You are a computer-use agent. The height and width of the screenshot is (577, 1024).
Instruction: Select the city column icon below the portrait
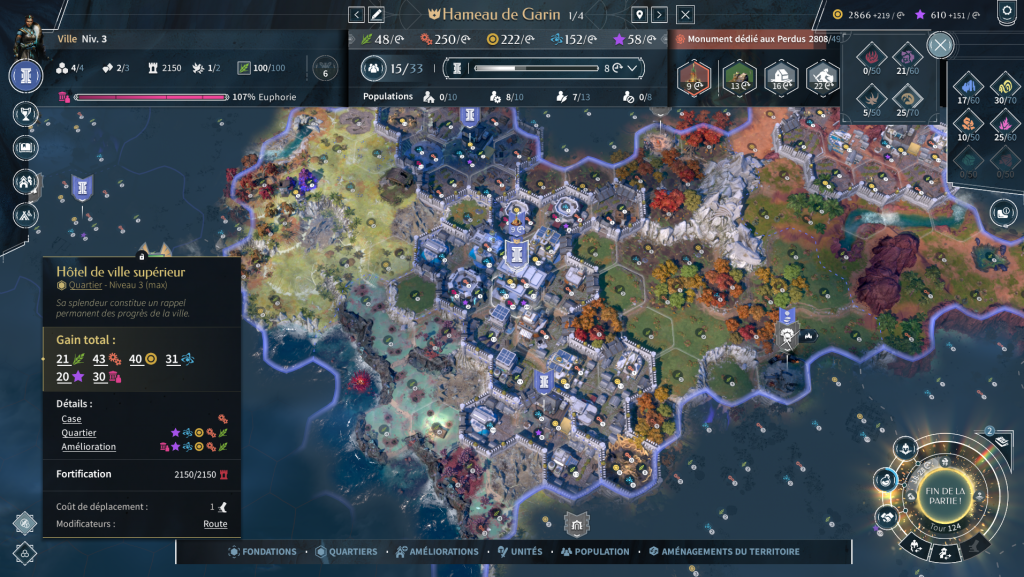point(25,76)
